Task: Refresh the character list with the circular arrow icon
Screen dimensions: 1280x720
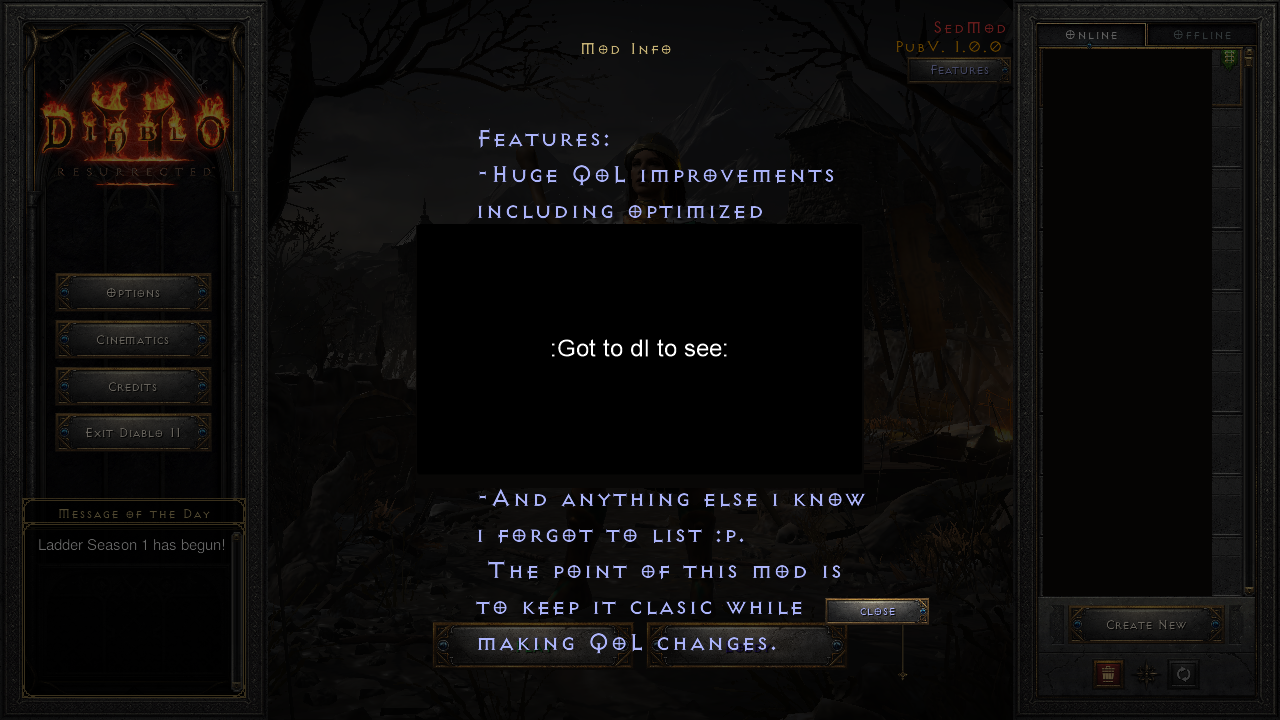Action: tap(1183, 674)
